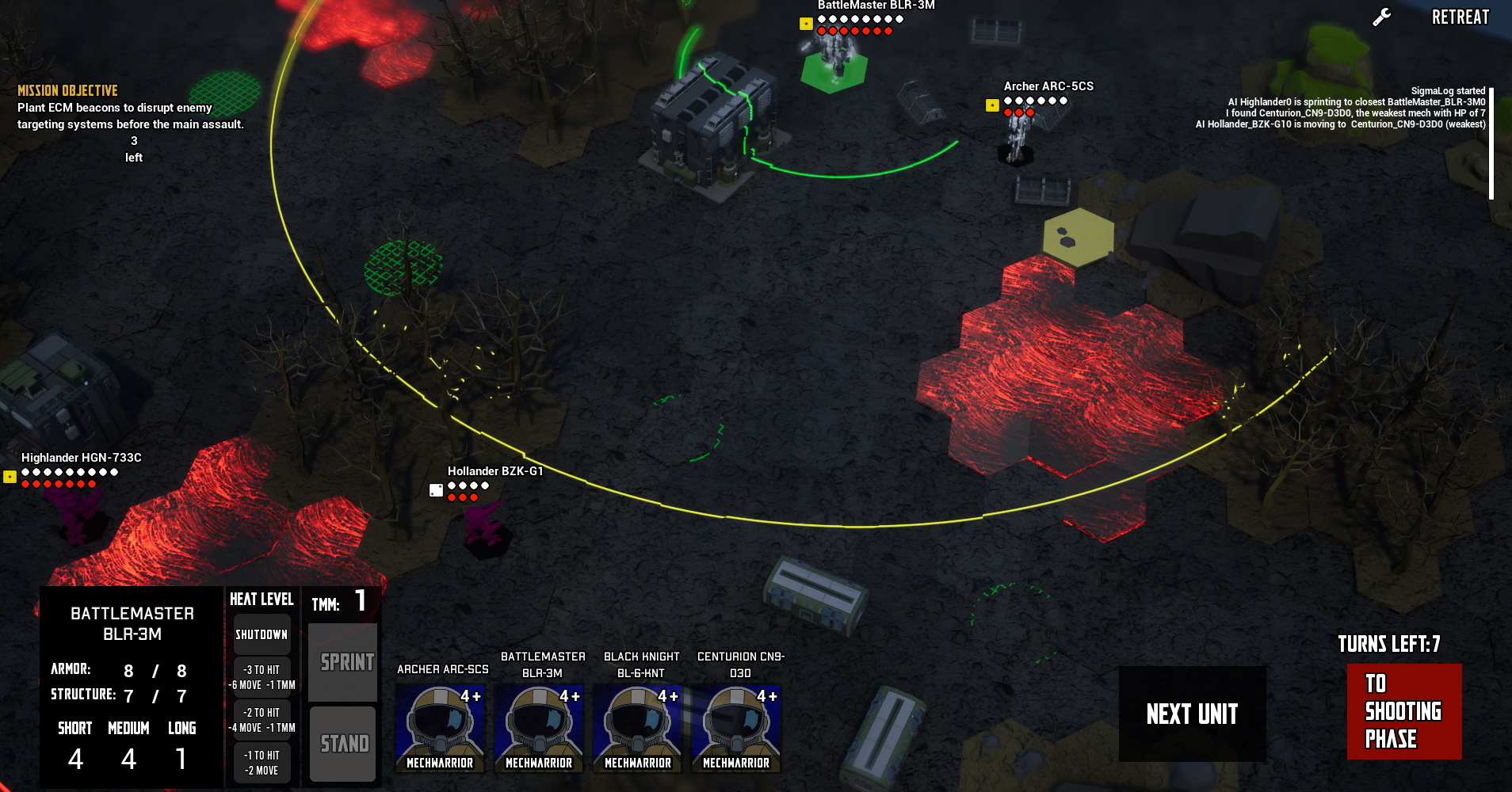Choose the Black Knight BL-6-KNT pilot portrait
This screenshot has width=1512, height=792.
tap(638, 728)
